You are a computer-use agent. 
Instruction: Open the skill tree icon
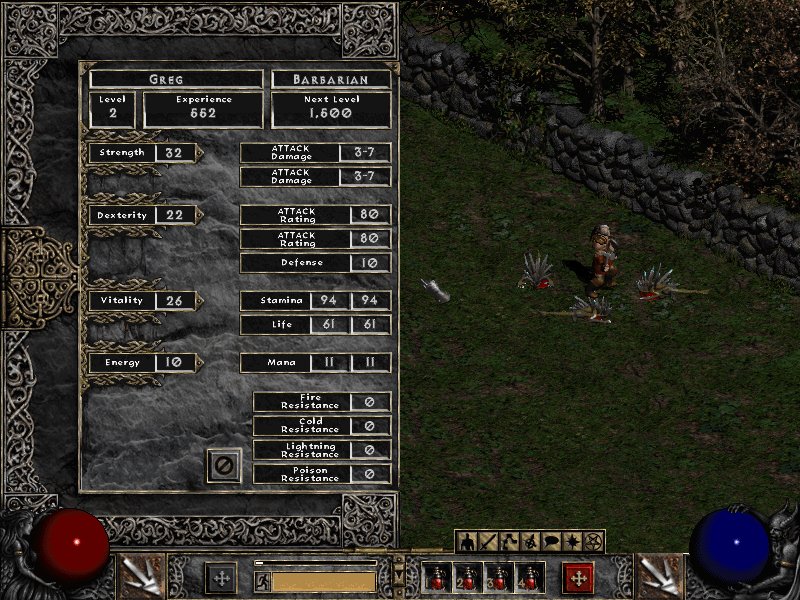point(509,542)
